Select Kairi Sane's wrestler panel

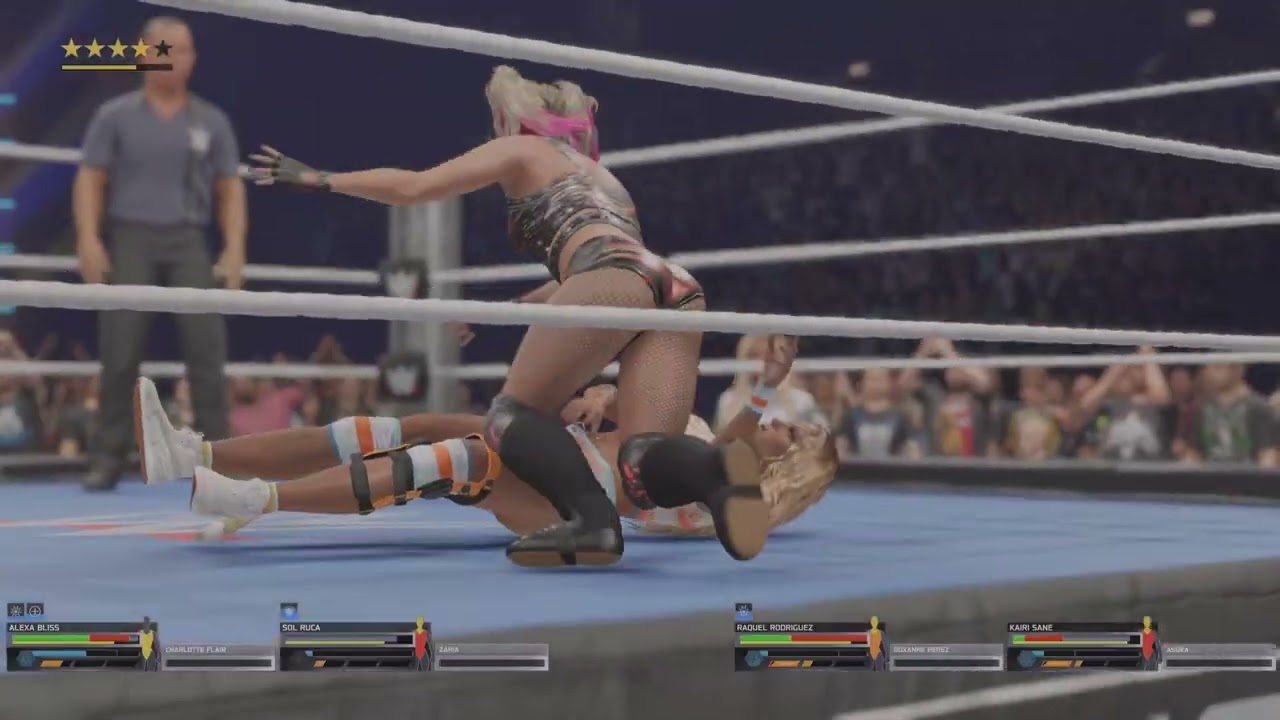(1073, 645)
